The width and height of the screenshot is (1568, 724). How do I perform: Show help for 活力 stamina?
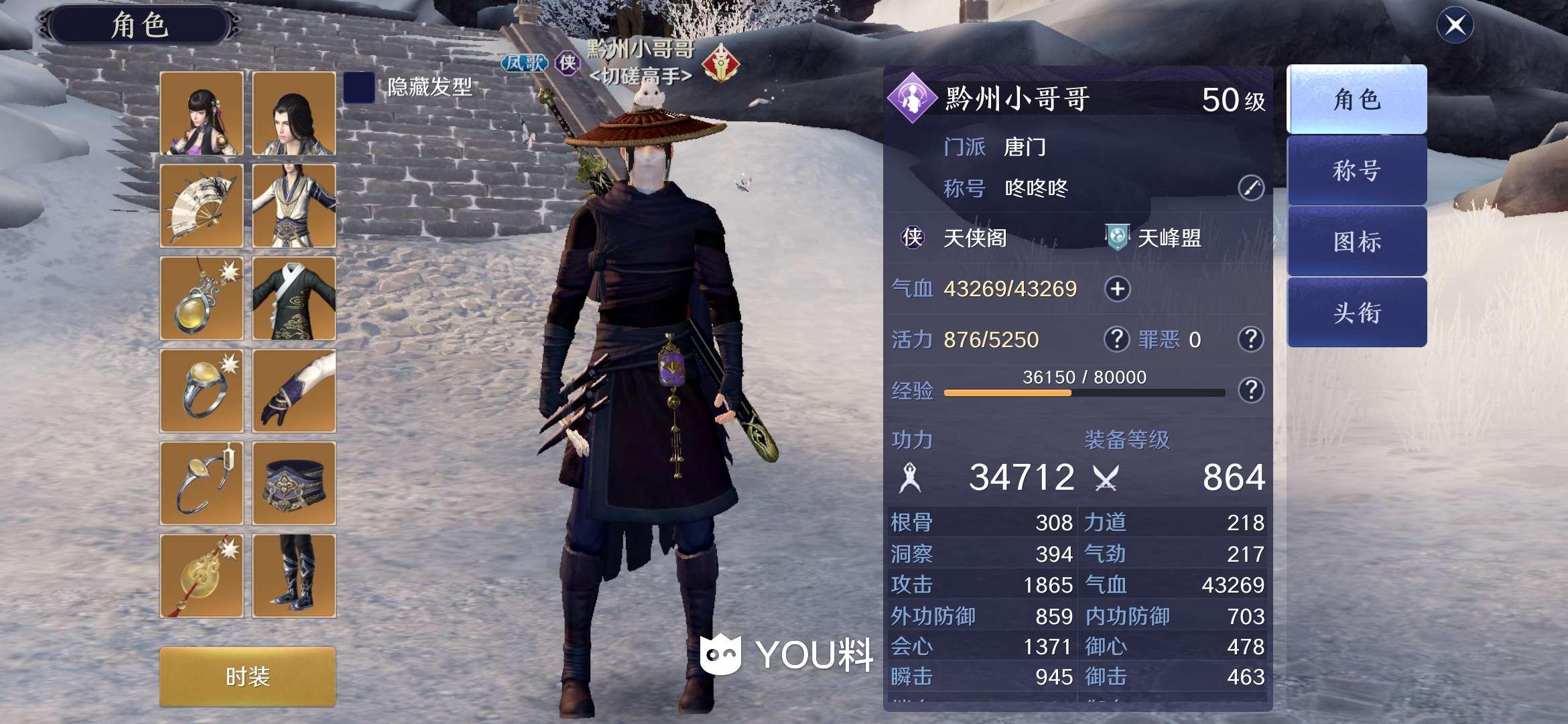click(x=1116, y=339)
